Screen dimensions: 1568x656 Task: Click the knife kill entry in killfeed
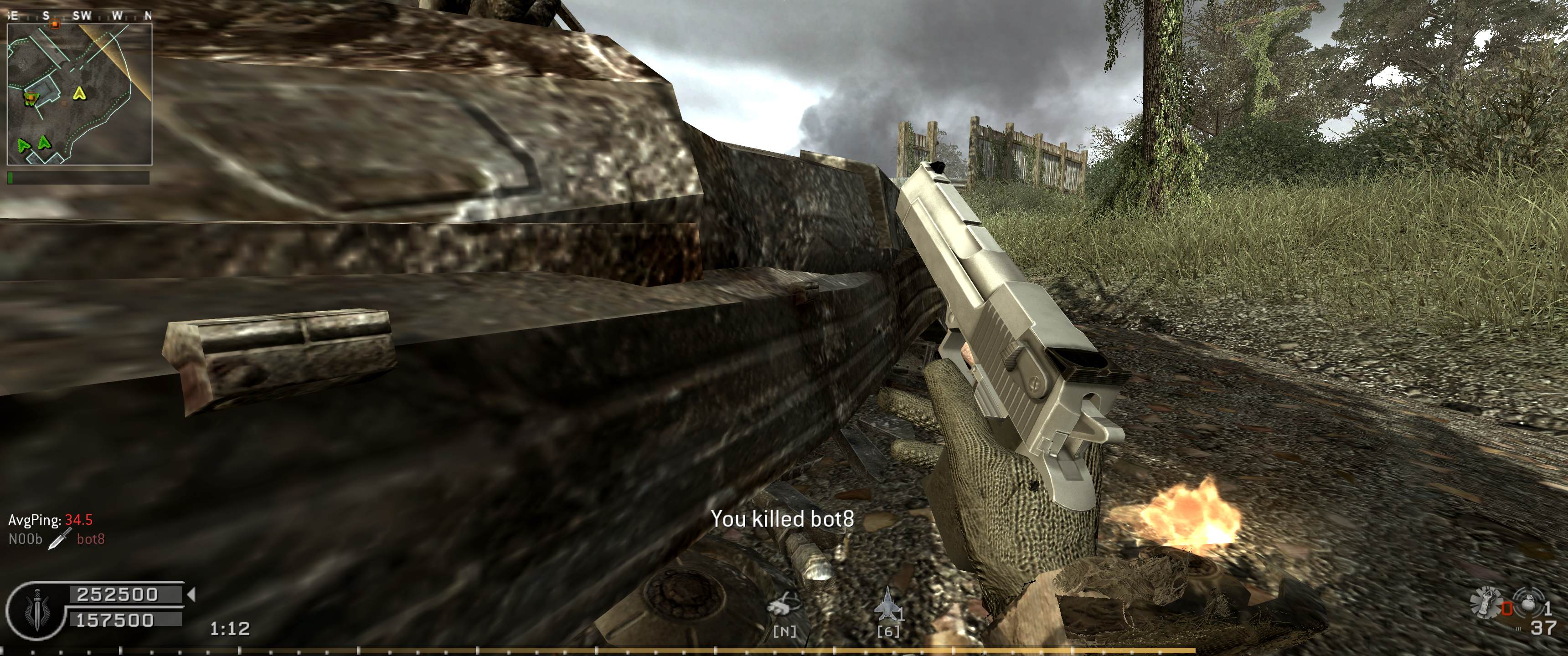pos(57,538)
